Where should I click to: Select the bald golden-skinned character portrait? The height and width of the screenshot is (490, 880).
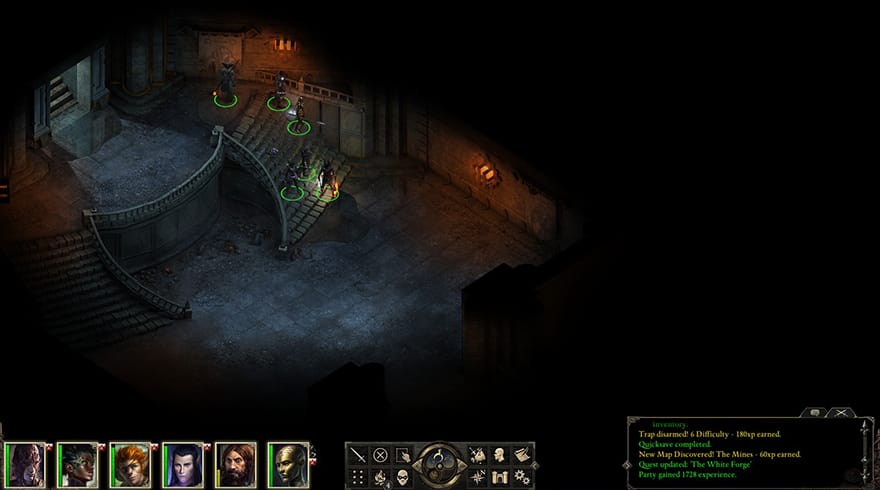[288, 464]
